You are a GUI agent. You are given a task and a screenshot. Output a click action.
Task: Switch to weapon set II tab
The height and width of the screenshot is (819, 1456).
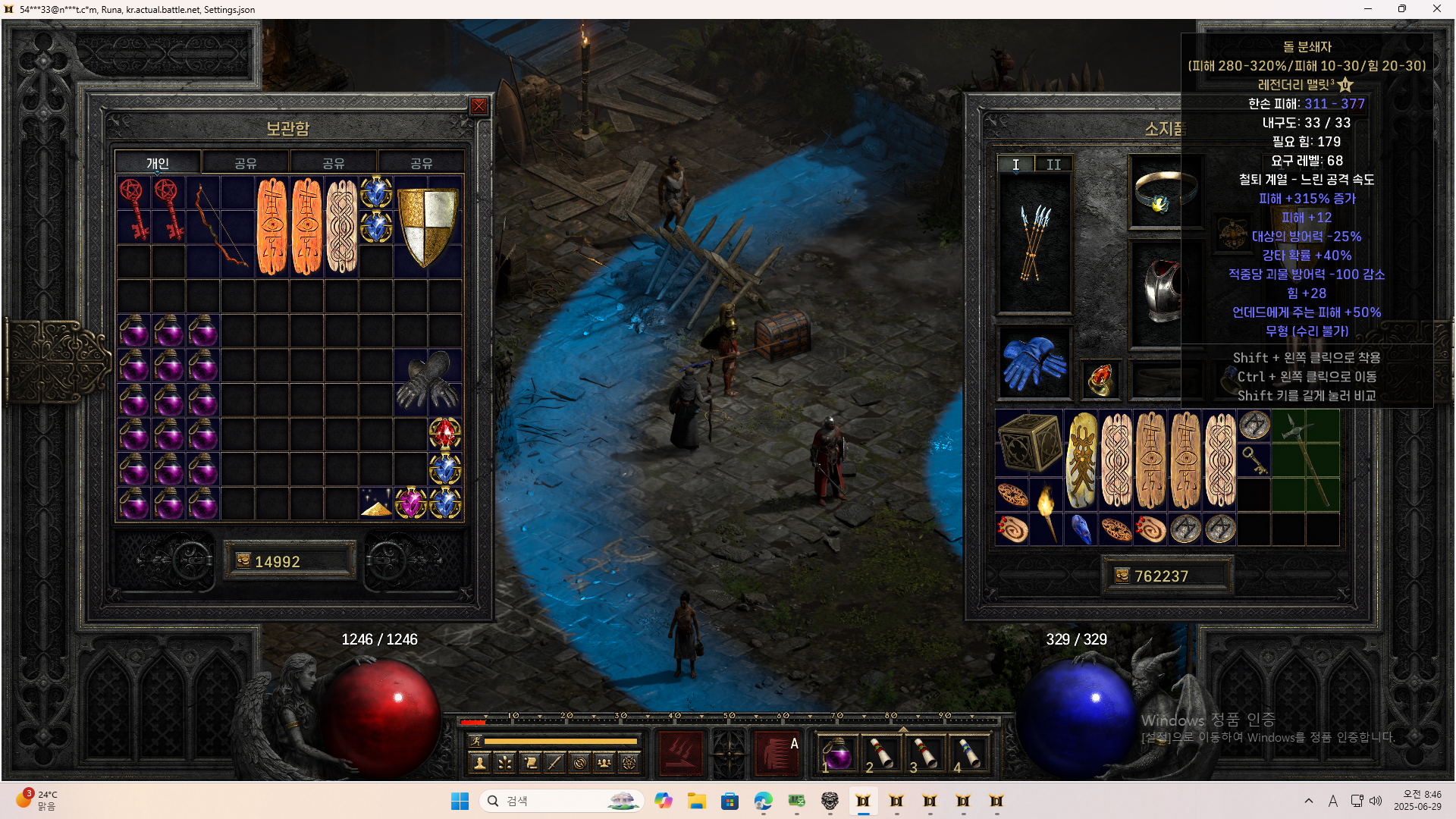coord(1053,165)
